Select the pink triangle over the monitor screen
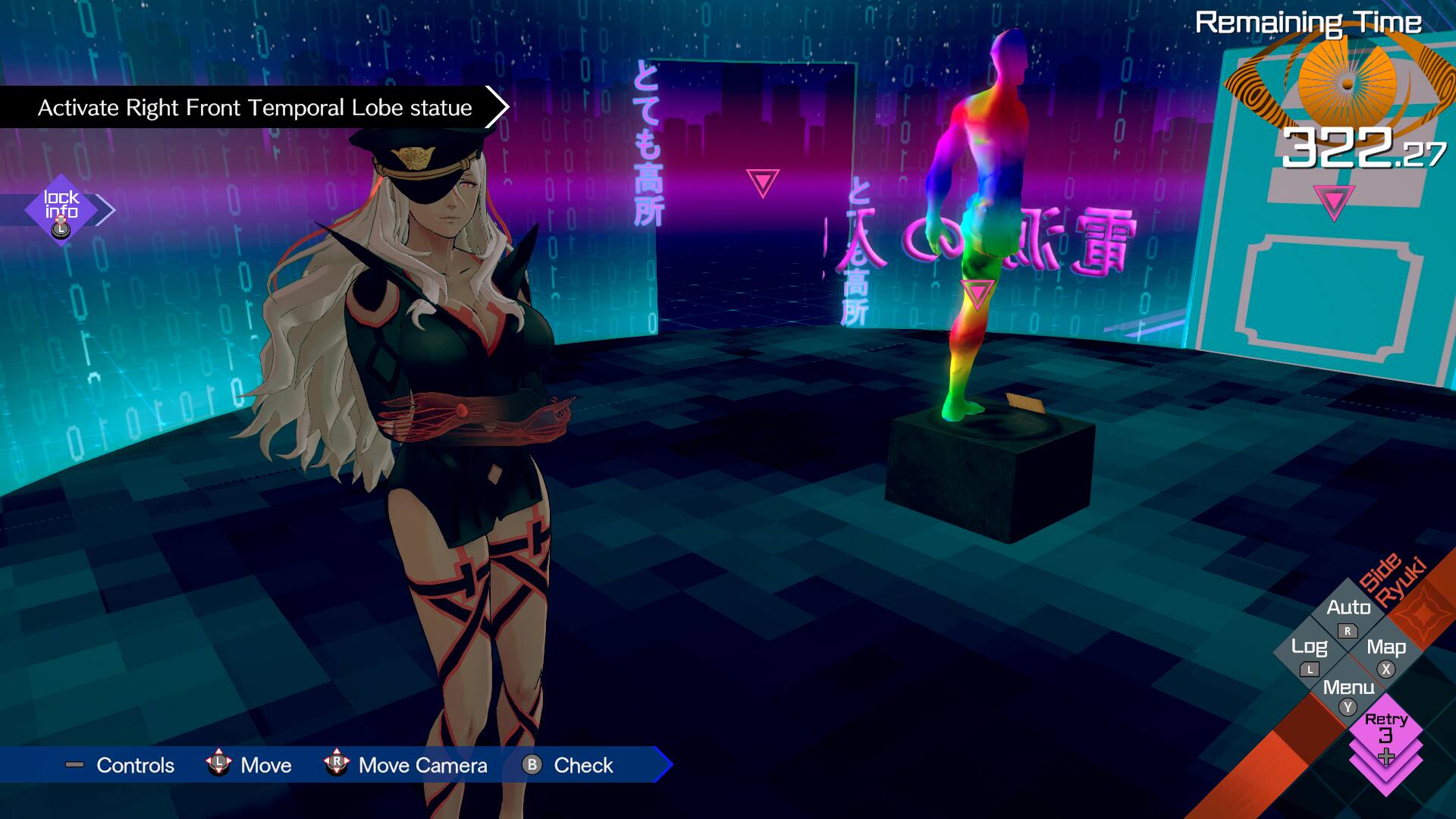This screenshot has height=819, width=1456. pyautogui.click(x=1333, y=203)
